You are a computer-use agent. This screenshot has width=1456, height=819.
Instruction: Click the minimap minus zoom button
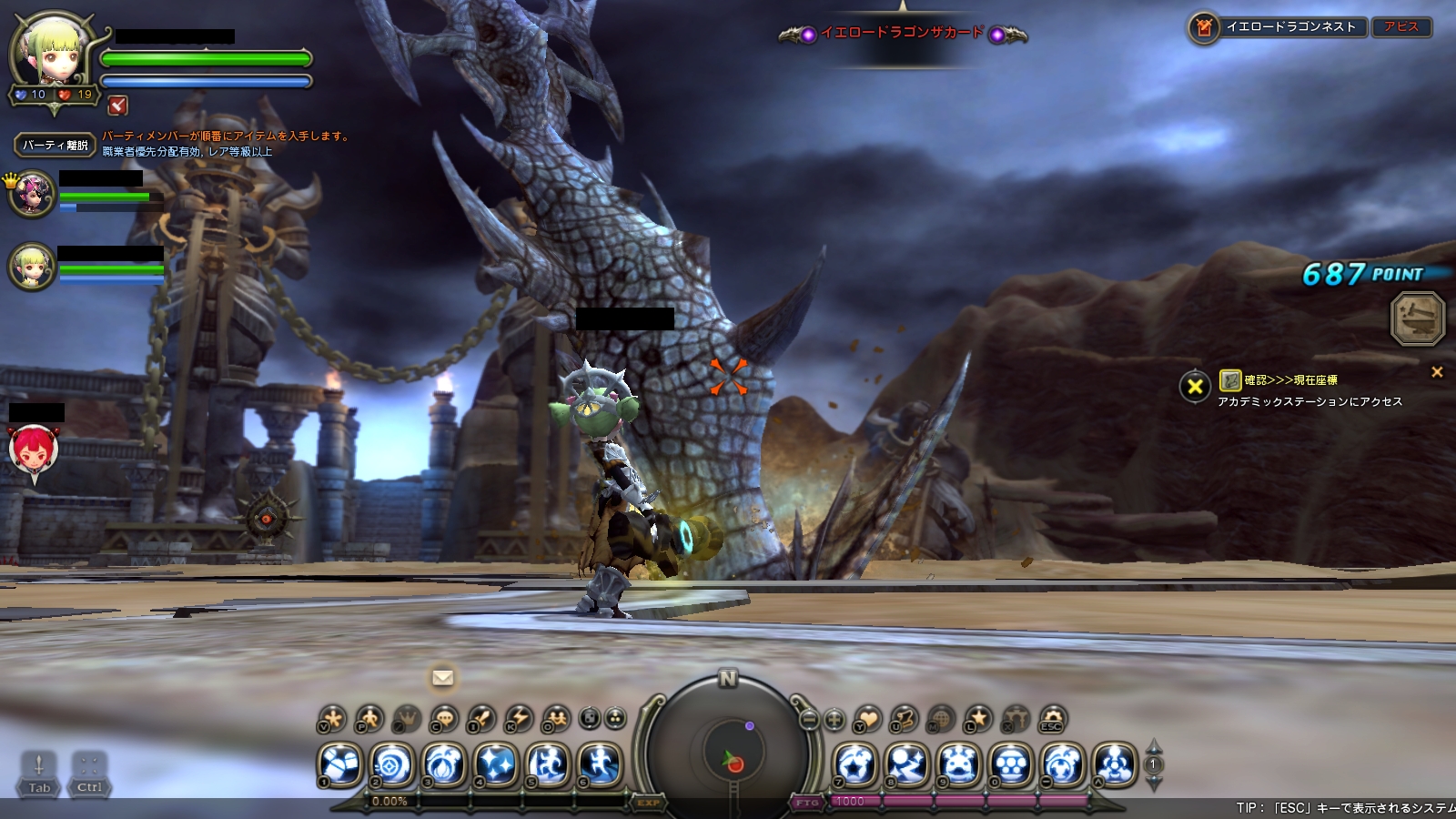pyautogui.click(x=809, y=719)
